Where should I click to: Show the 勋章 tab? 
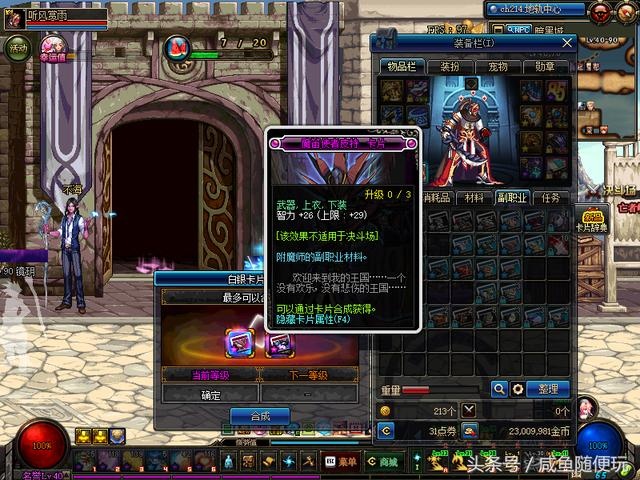[545, 66]
